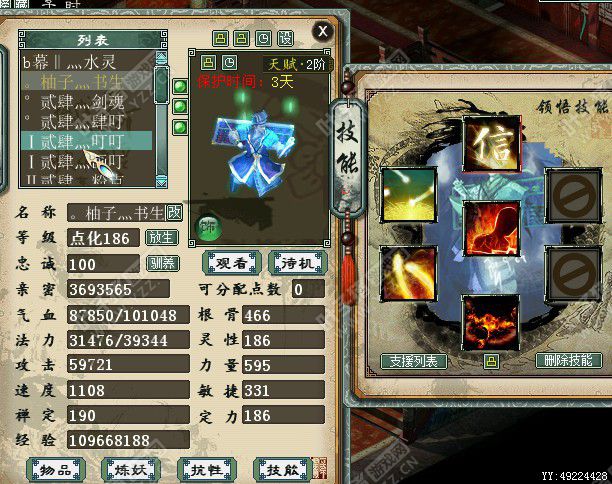612x484 pixels.
Task: Choose the burning embers skill icon
Action: point(491,320)
